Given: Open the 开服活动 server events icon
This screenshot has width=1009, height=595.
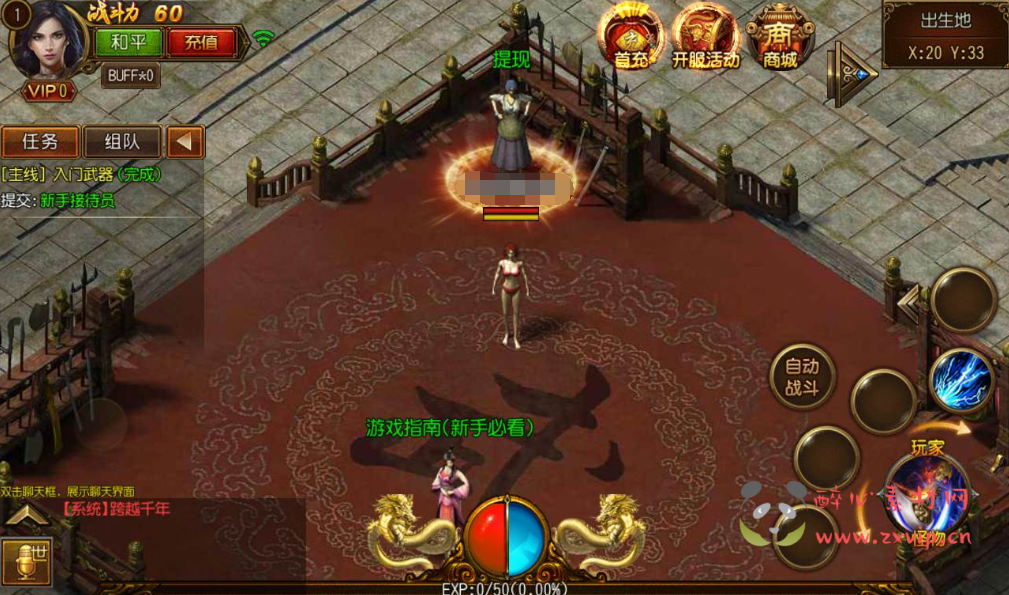Looking at the screenshot, I should [x=705, y=38].
